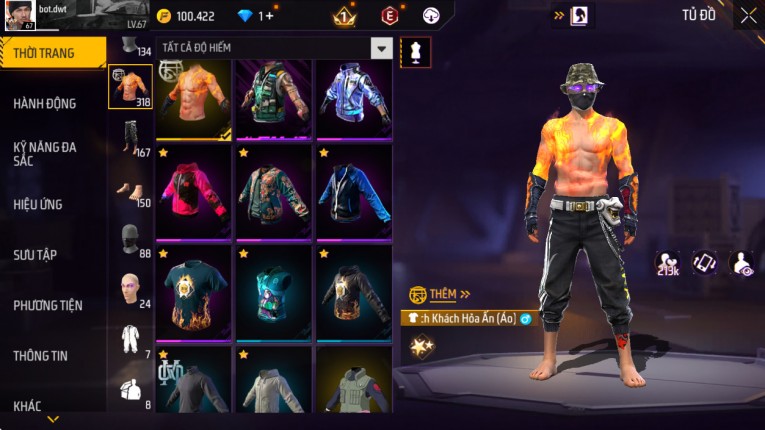Select the Kỹ Năng Đa Sắc tab

45,153
